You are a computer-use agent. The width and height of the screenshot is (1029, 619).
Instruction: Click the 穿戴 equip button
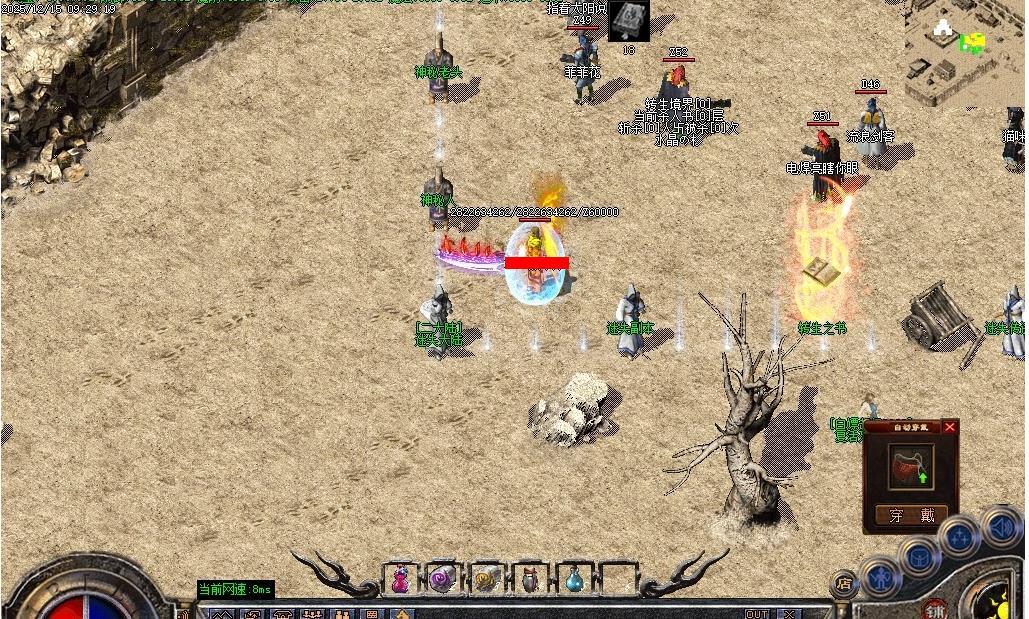(911, 515)
